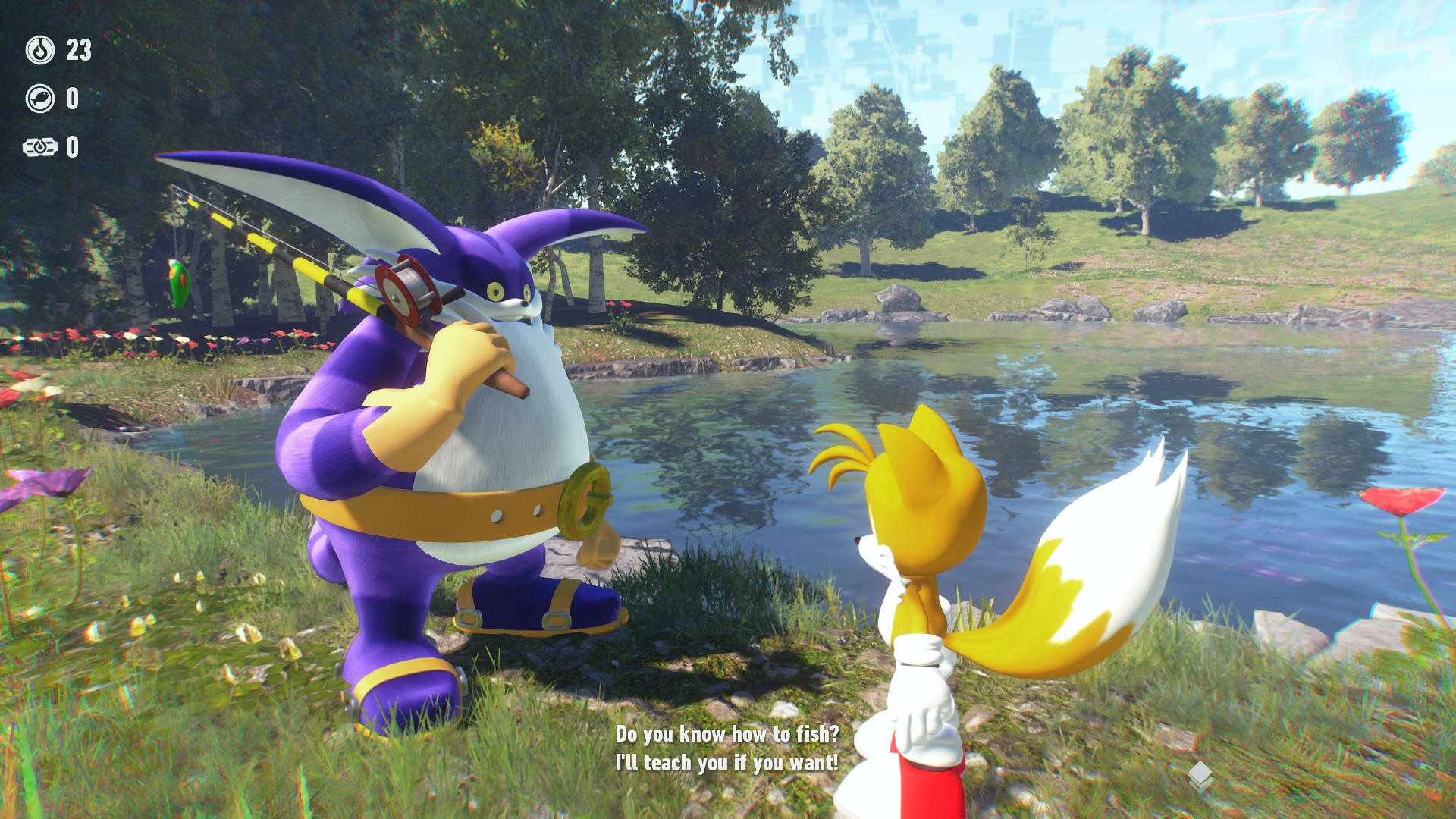Viewport: 1456px width, 819px height.
Task: Click the zero count beside the fish icon
Action: click(74, 97)
